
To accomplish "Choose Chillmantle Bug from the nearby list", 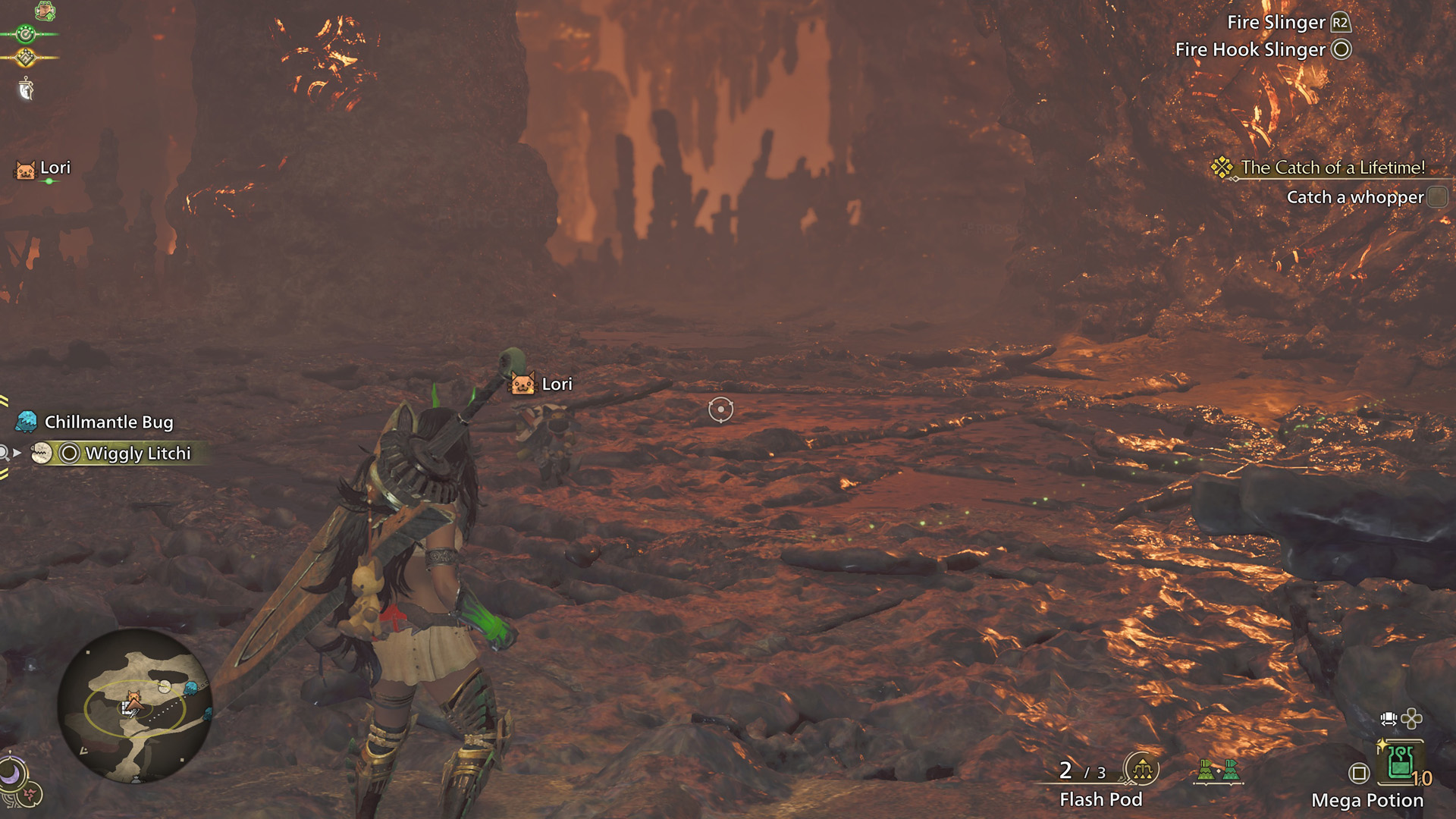I will (108, 422).
